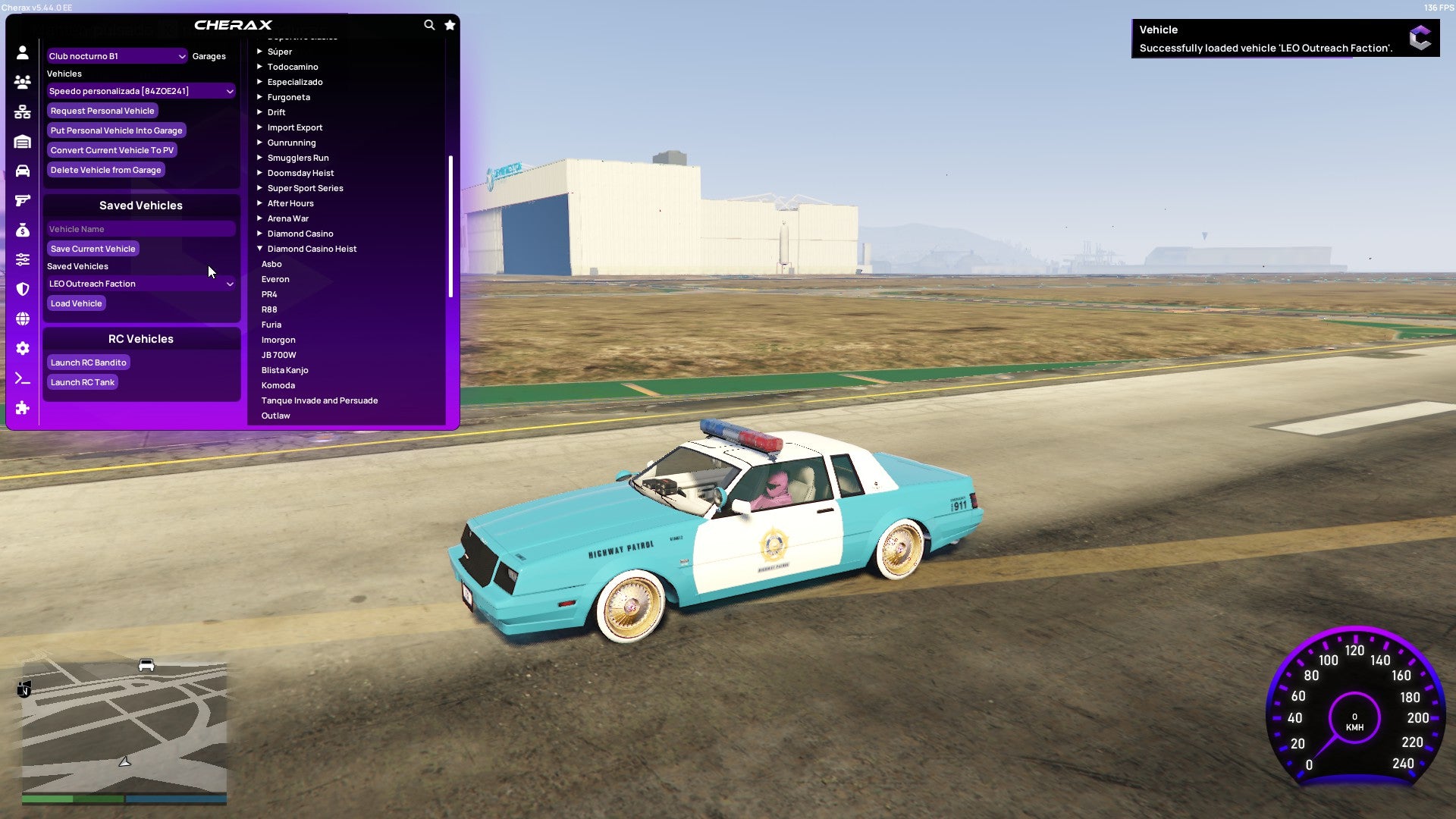Open the Vehicle tab car icon
The width and height of the screenshot is (1456, 819).
tap(23, 171)
